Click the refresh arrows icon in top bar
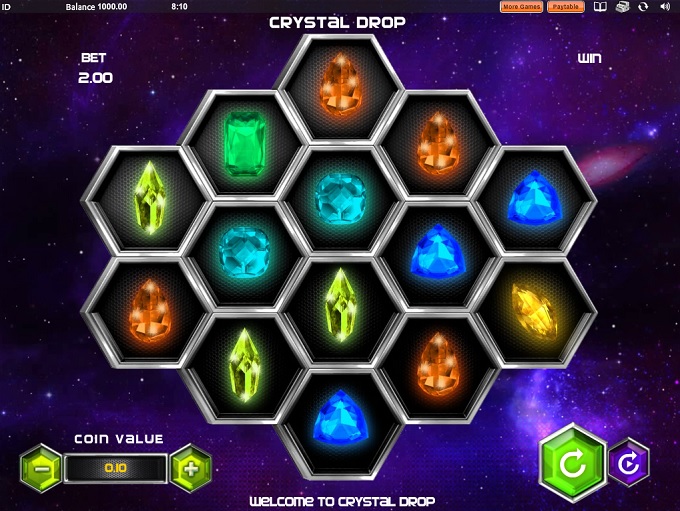 point(644,6)
